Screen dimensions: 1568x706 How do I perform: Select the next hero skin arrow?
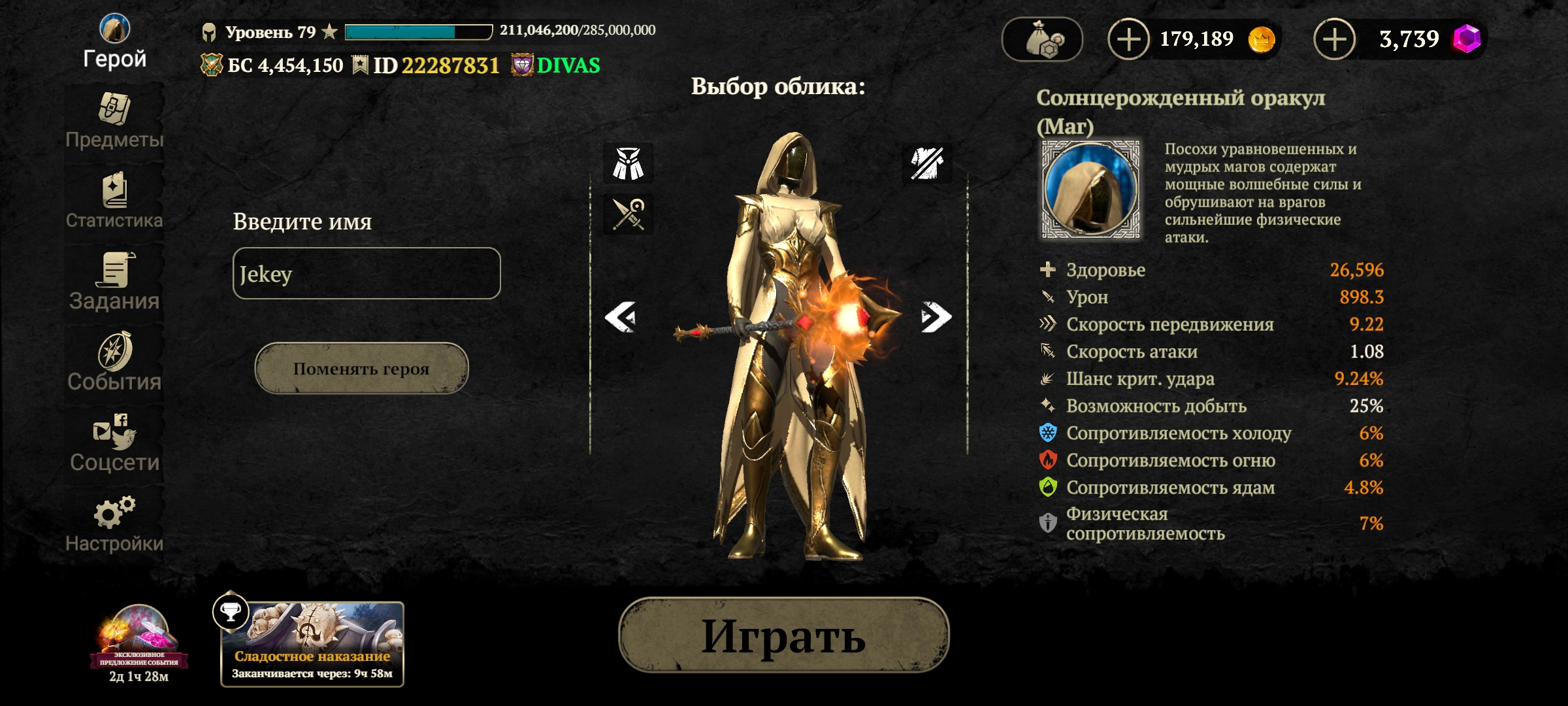click(x=936, y=317)
